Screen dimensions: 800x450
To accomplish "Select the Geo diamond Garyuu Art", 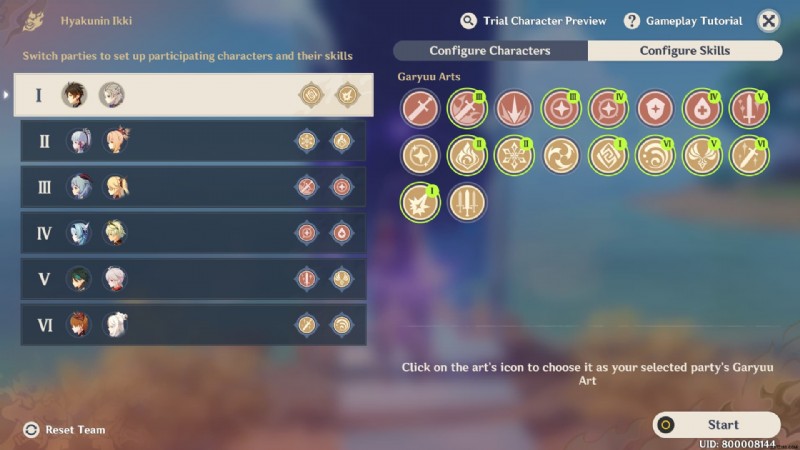I will (608, 156).
